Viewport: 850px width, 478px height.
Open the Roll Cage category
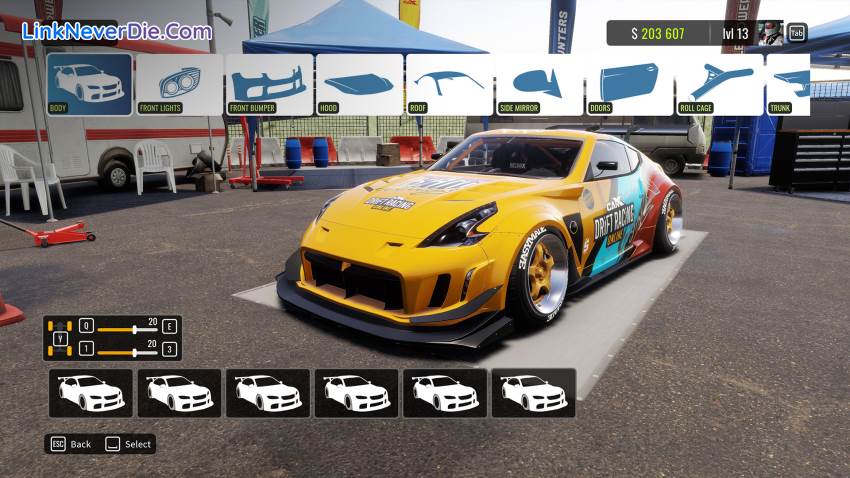click(x=719, y=84)
